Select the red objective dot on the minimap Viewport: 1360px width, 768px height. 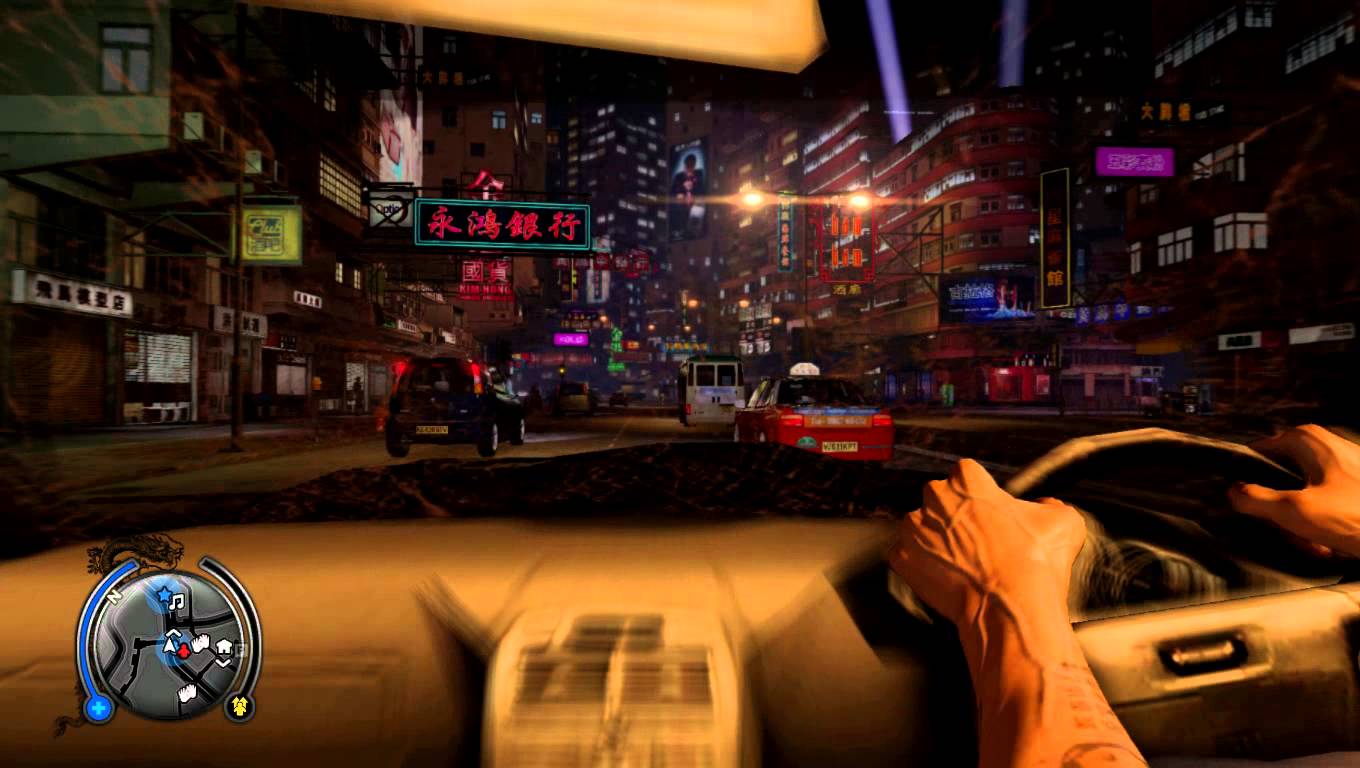pos(183,652)
